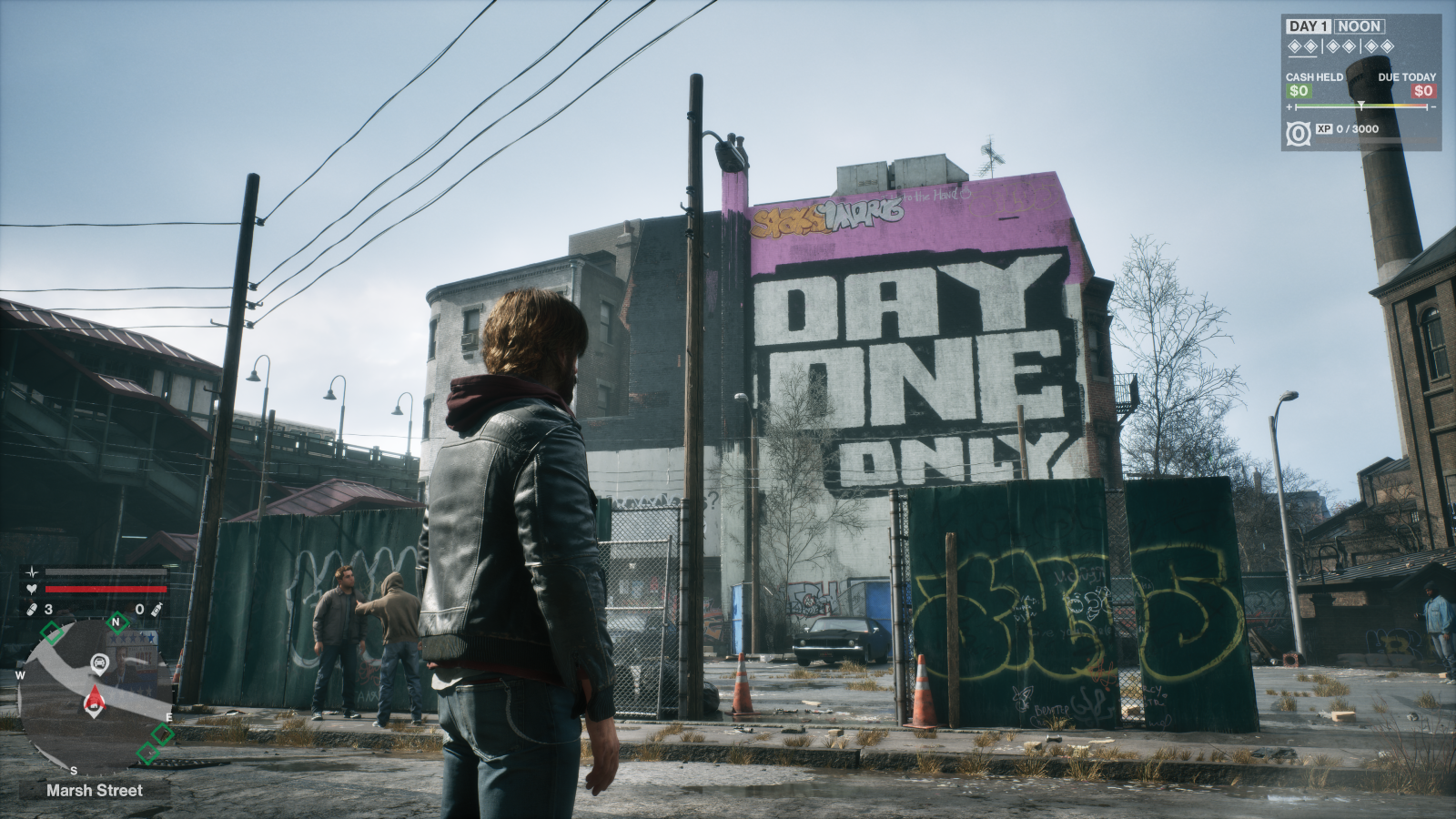This screenshot has height=819, width=1456.
Task: Select the car marker on the minimap
Action: (99, 663)
